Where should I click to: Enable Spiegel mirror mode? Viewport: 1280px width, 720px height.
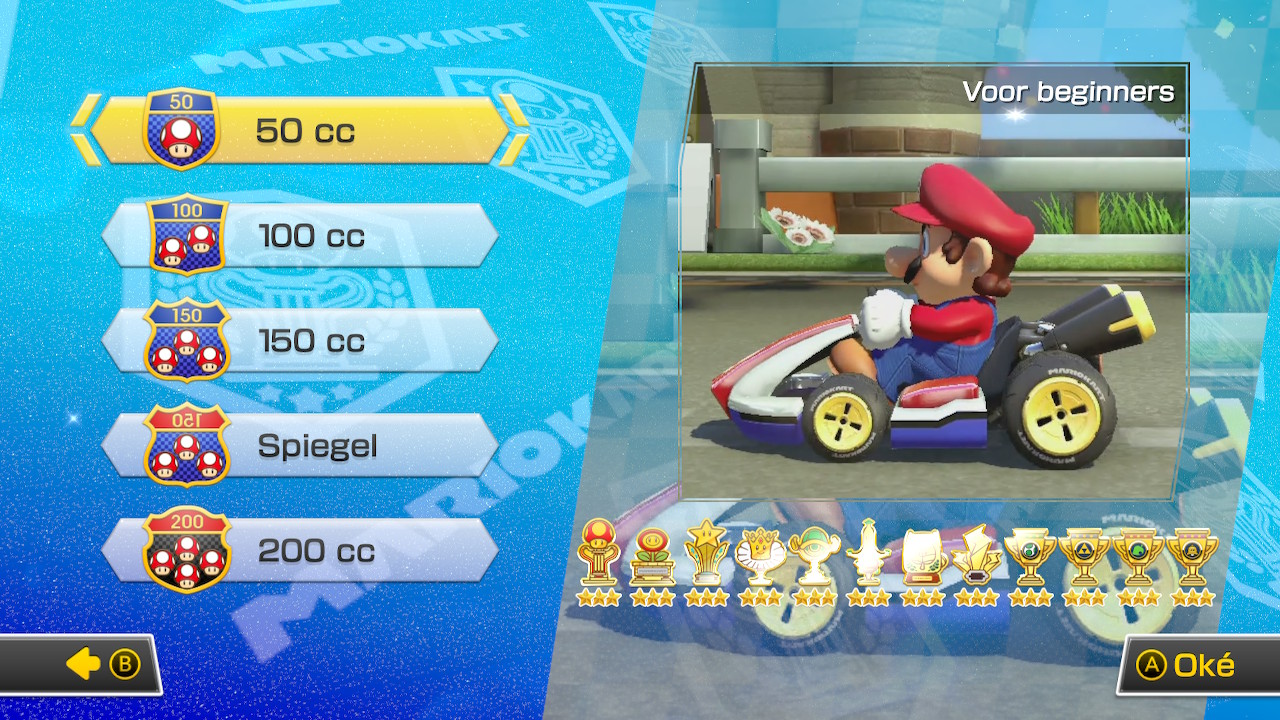click(300, 446)
